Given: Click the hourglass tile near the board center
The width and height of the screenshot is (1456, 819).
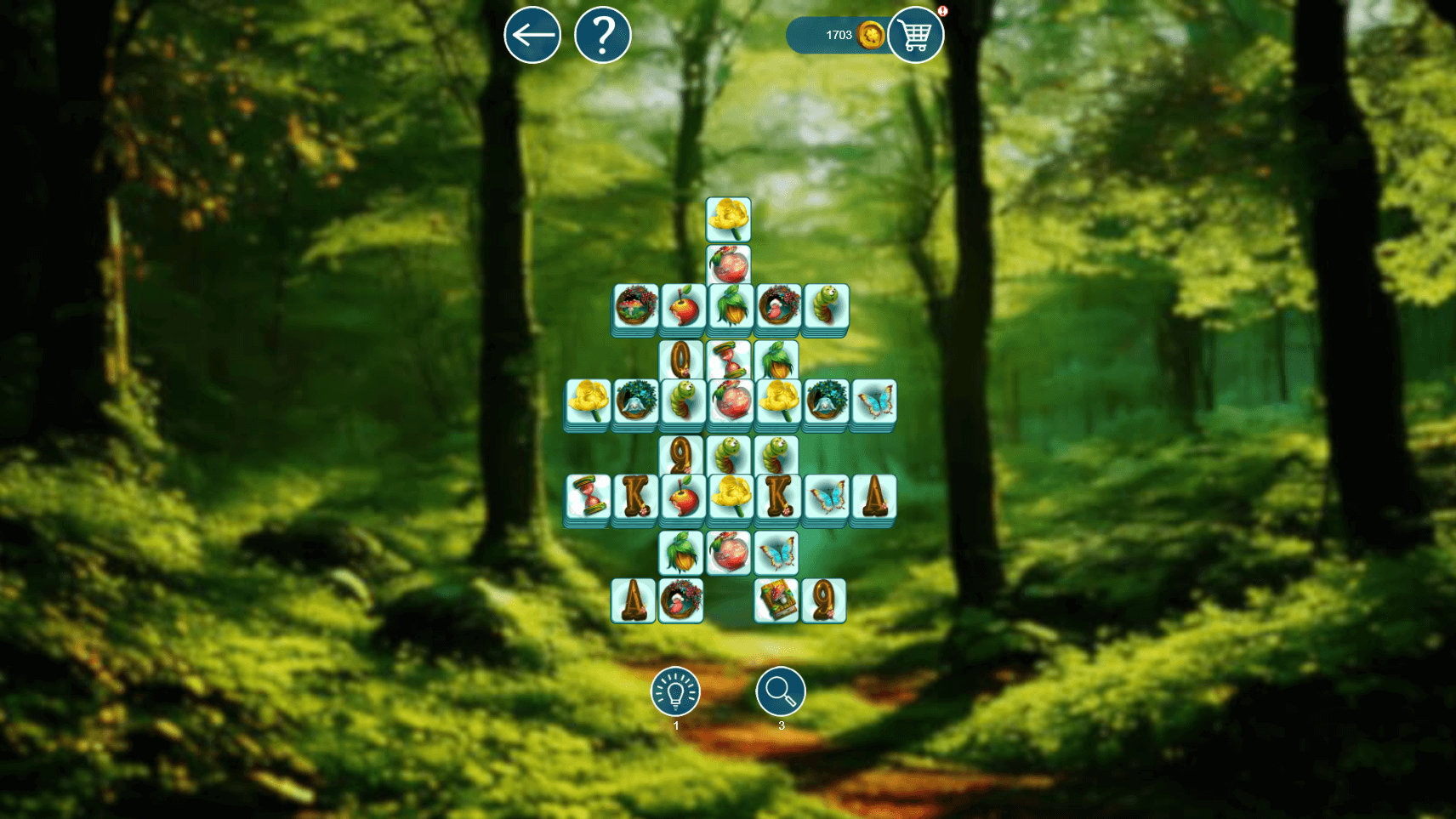Looking at the screenshot, I should tap(730, 360).
